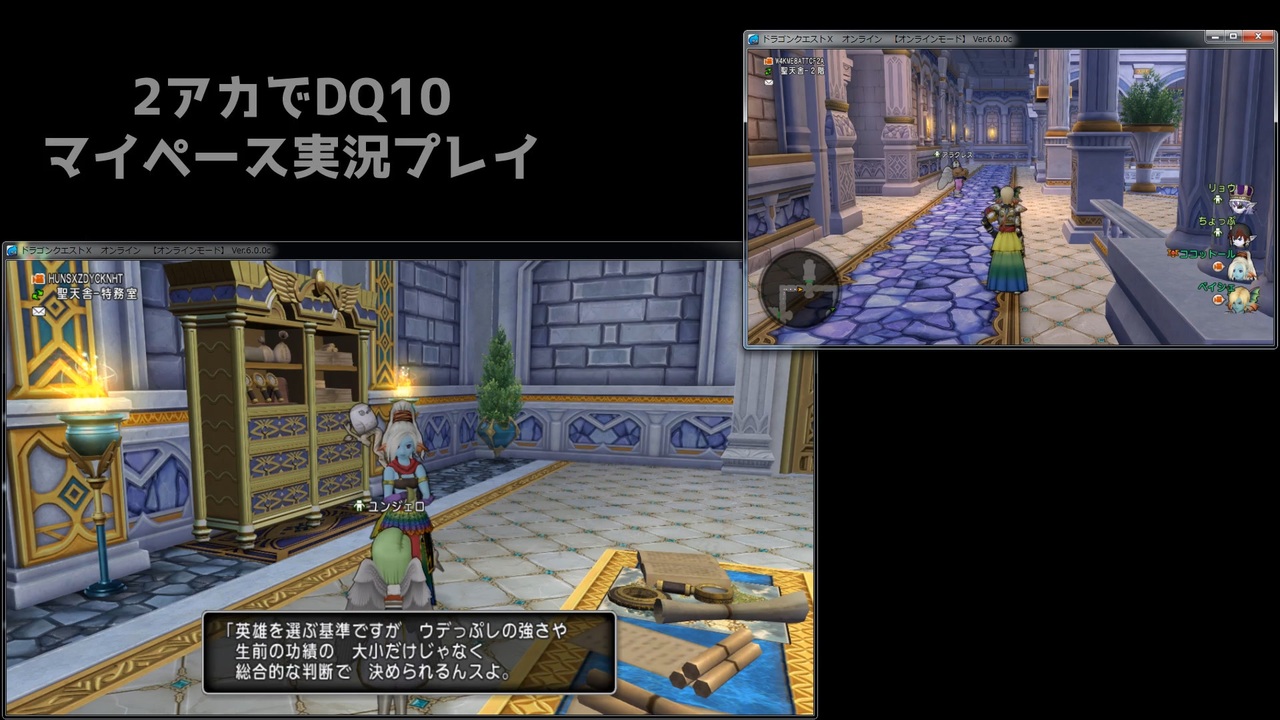The height and width of the screenshot is (720, 1280).
Task: Select the zone icon beside 聖天舎-2階
Action: [x=768, y=71]
